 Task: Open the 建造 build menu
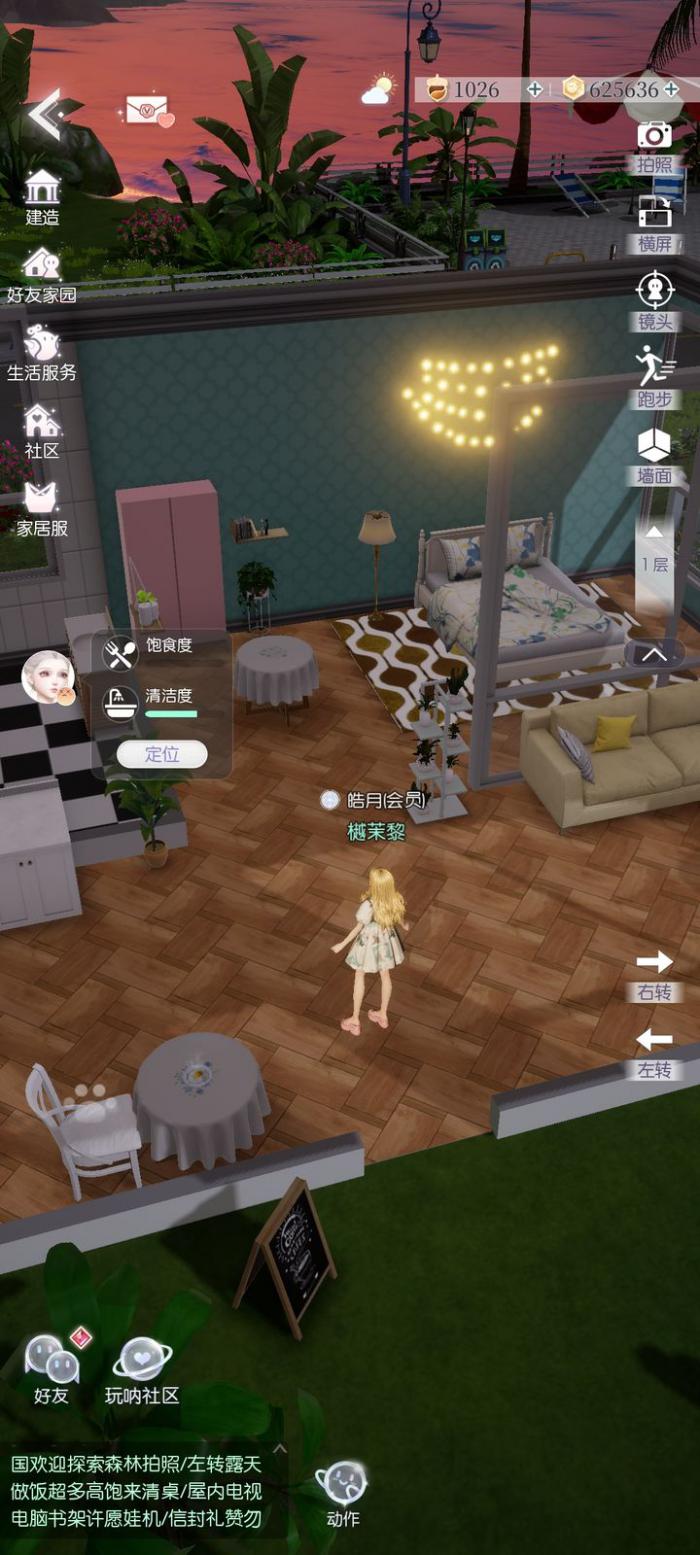click(x=42, y=197)
